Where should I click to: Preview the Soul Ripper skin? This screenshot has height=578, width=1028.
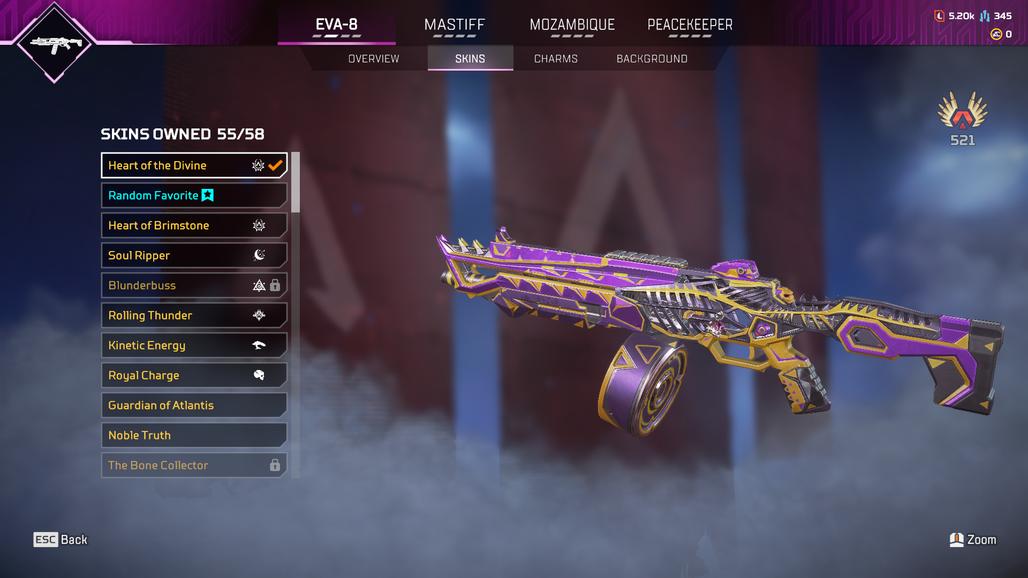193,256
